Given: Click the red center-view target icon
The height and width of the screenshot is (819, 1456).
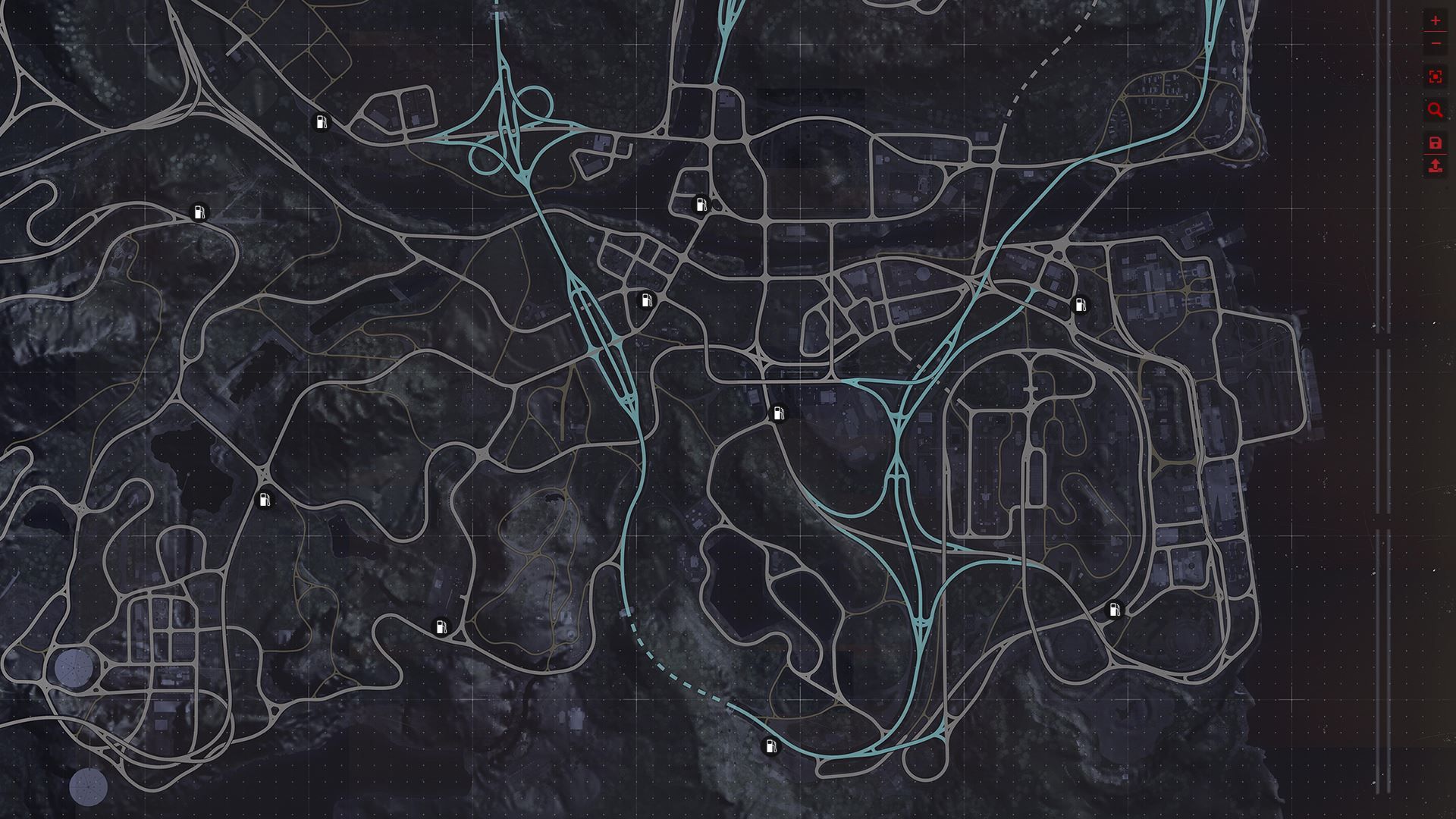Looking at the screenshot, I should tap(1435, 77).
